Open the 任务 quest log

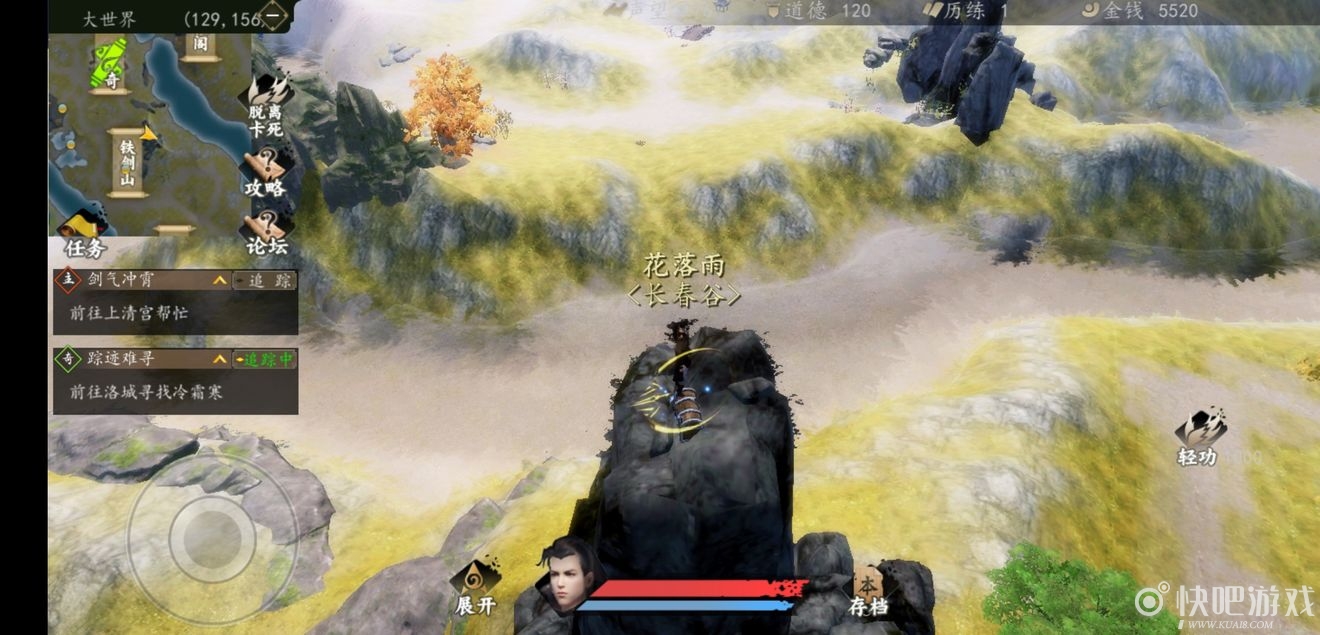(84, 236)
